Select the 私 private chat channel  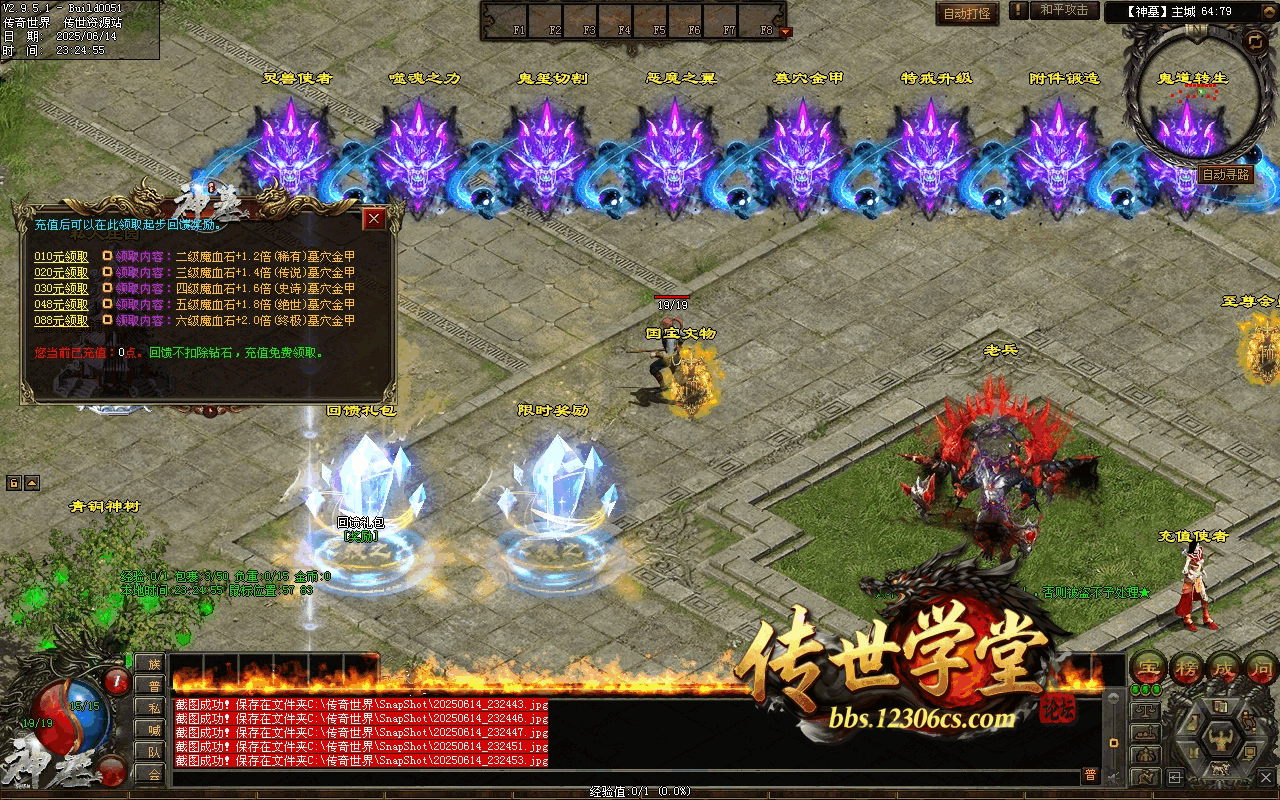coord(153,708)
